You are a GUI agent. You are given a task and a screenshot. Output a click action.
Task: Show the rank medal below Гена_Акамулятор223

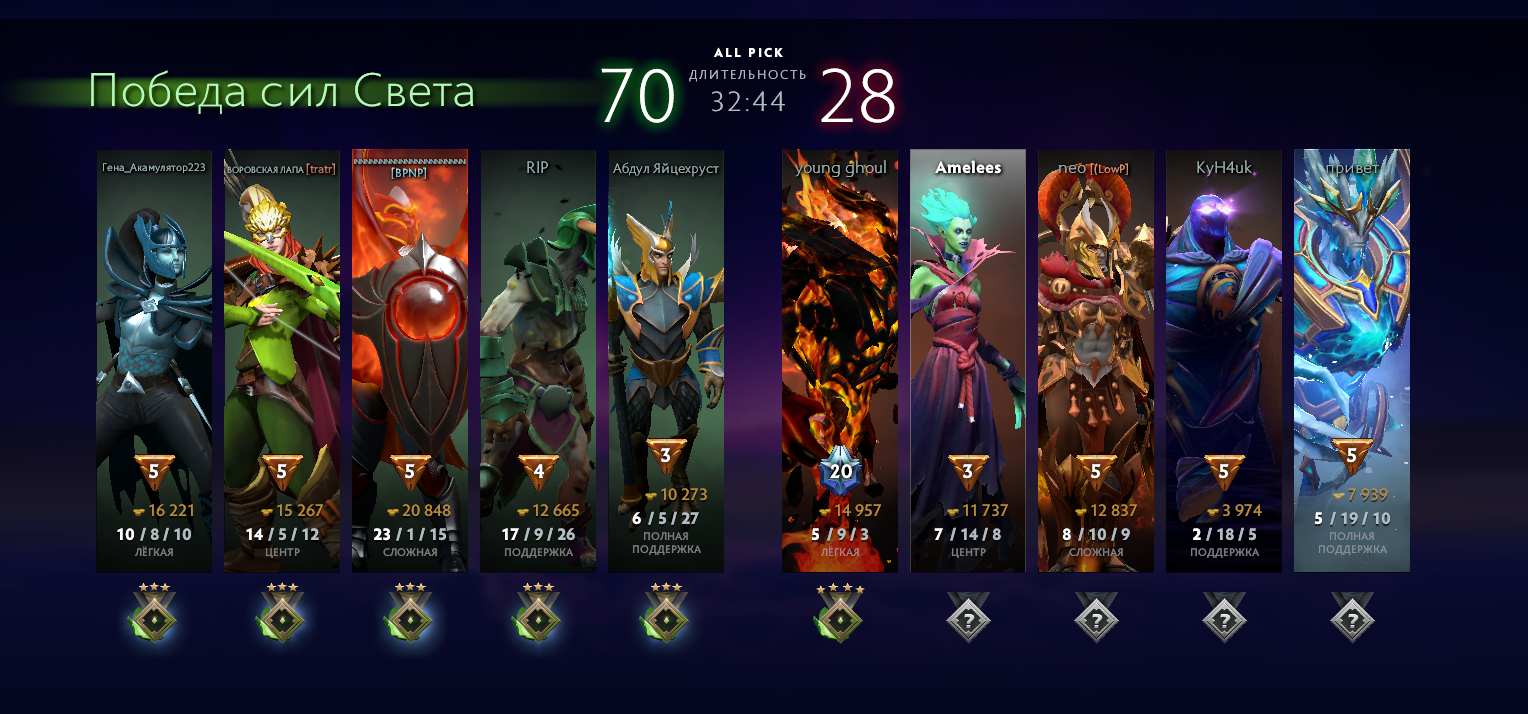(154, 614)
